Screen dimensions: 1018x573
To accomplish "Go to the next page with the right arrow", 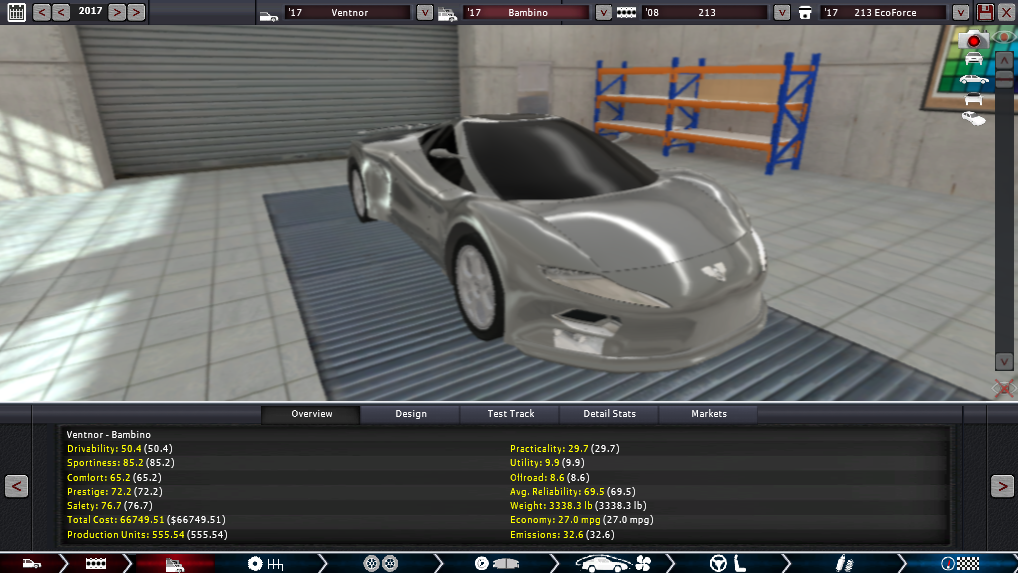I will pyautogui.click(x=1002, y=486).
